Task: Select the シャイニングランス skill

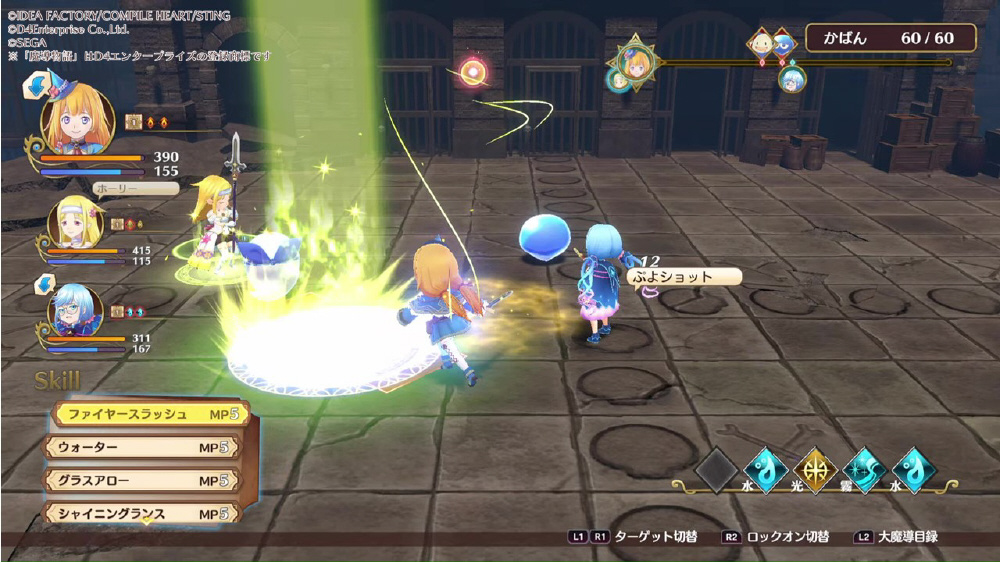Action: tap(140, 514)
